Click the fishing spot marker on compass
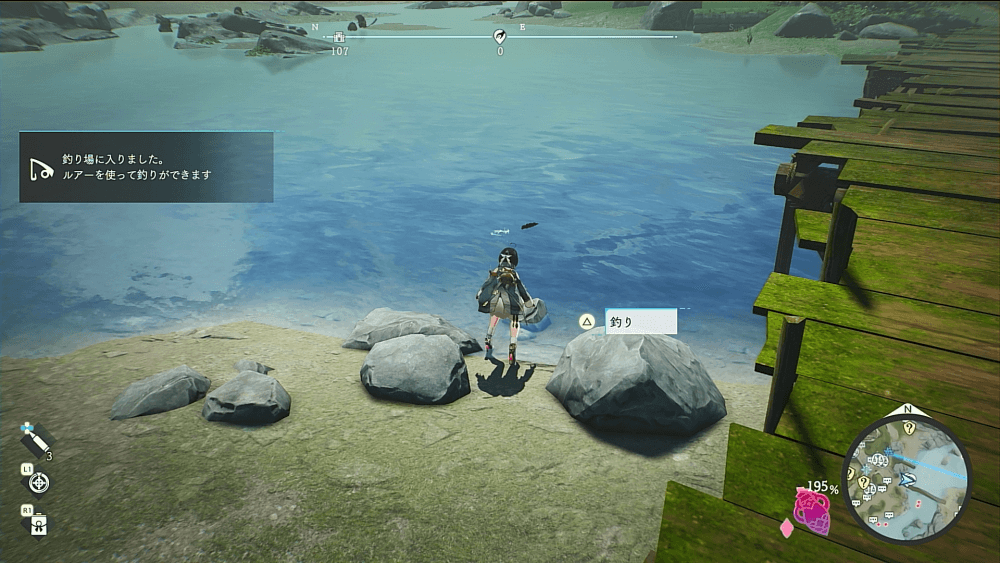This screenshot has width=1000, height=563. [500, 37]
